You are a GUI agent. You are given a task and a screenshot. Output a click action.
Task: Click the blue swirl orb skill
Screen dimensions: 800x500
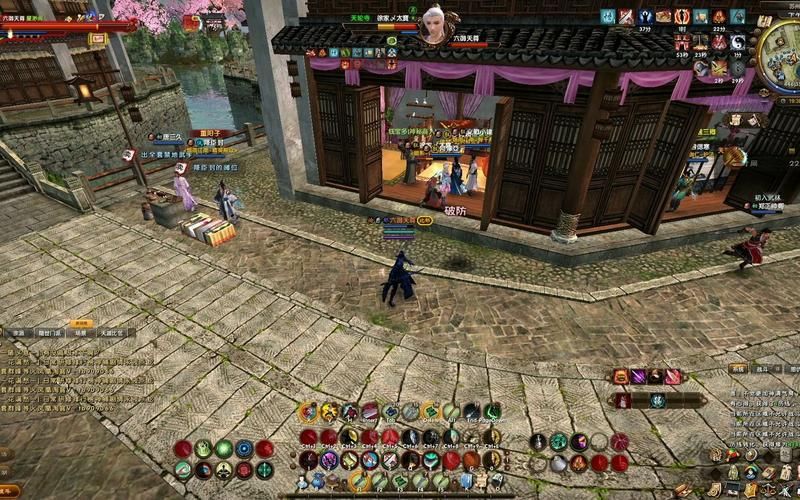[244, 449]
